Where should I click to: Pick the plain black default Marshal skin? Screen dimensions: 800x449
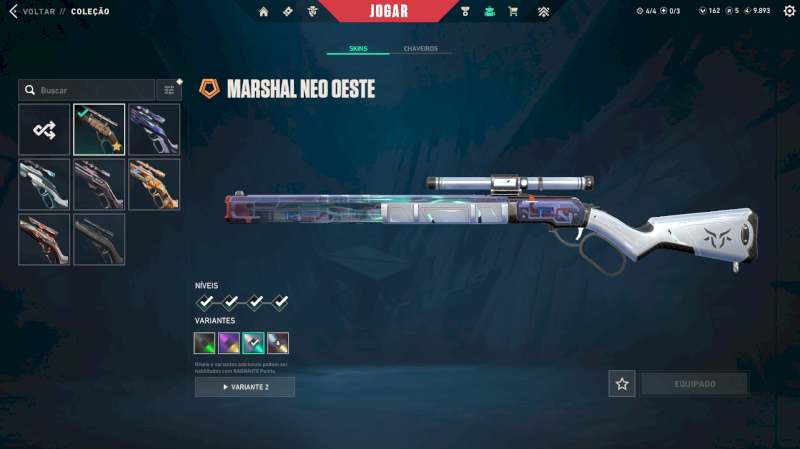[x=99, y=239]
